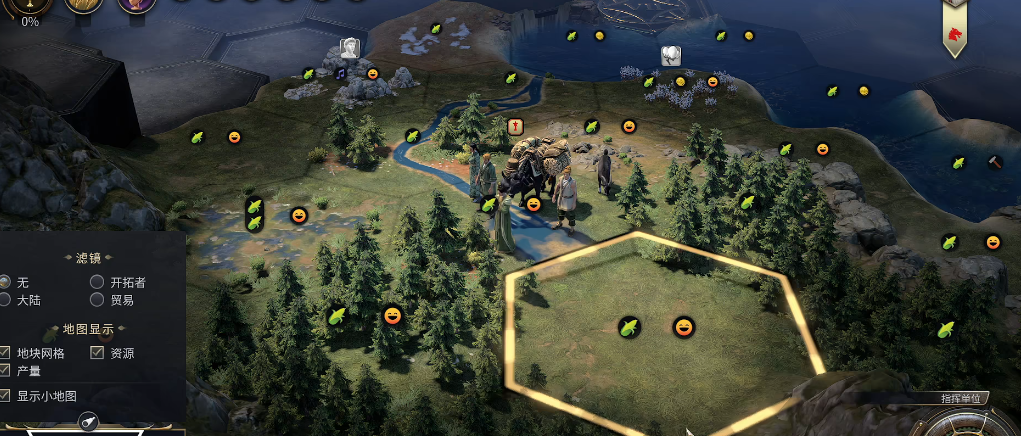Toggle the 显示小地图 show minimap checkbox

coord(5,396)
